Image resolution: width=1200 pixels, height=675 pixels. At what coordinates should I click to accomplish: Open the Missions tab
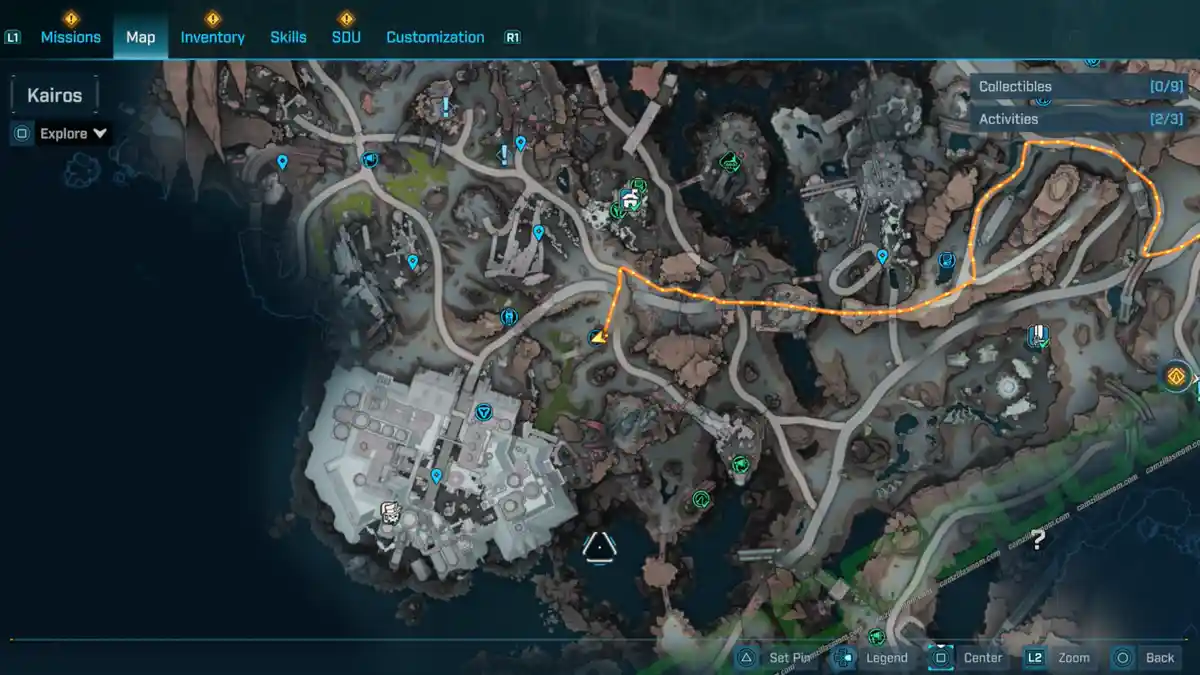pos(70,37)
